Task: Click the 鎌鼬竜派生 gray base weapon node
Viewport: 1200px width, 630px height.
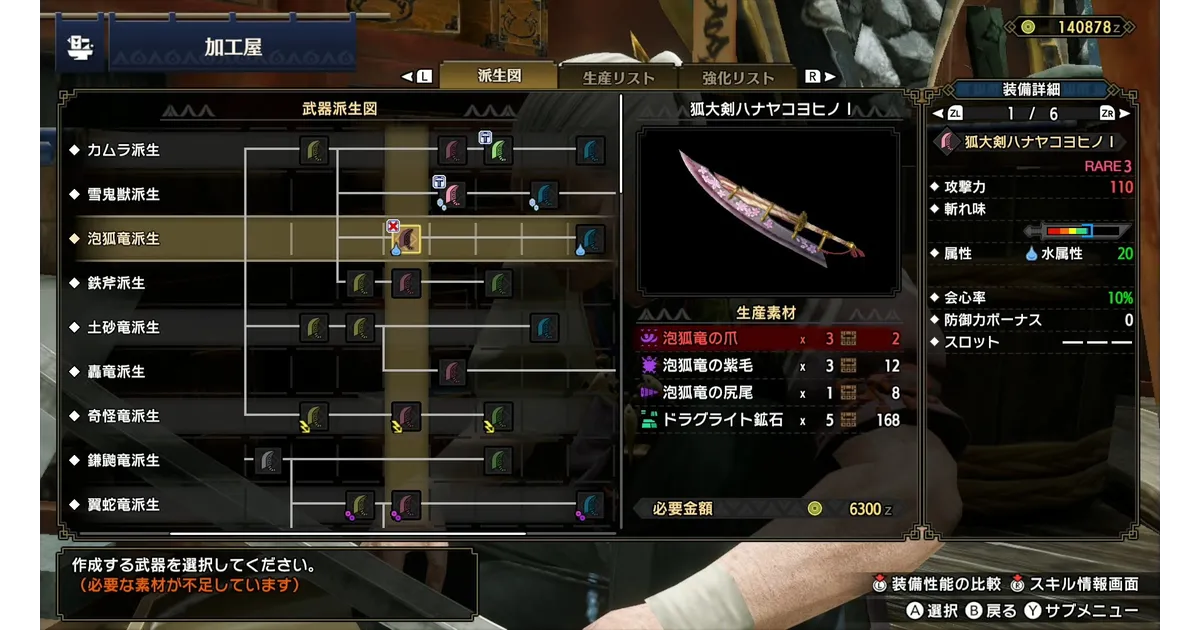Action: click(x=267, y=461)
